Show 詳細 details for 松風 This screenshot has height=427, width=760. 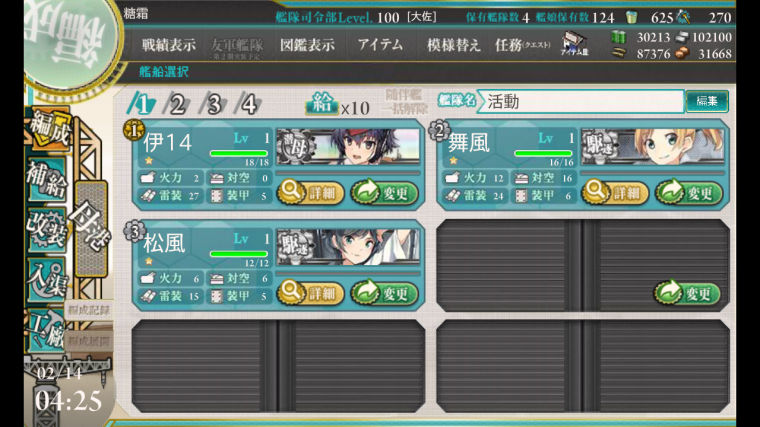[310, 293]
